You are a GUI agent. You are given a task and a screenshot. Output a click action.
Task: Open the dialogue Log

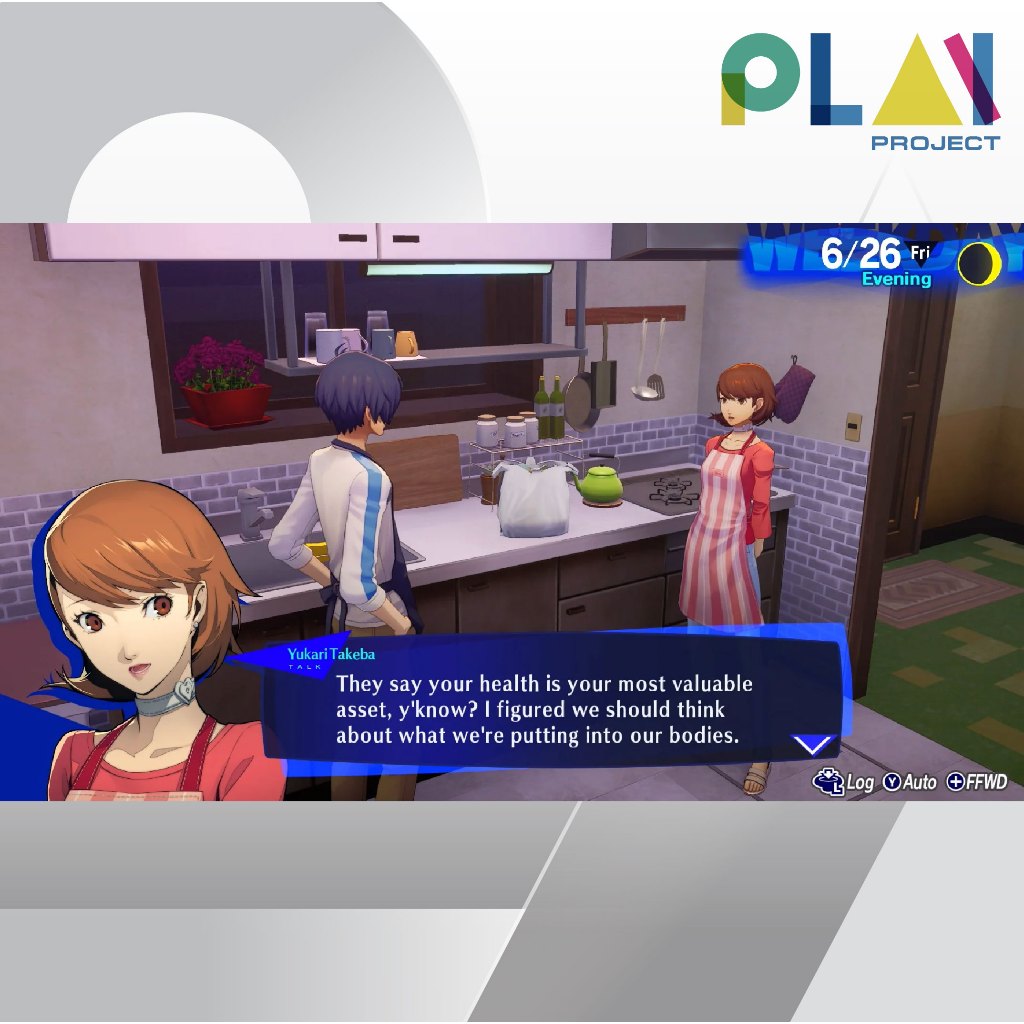845,782
